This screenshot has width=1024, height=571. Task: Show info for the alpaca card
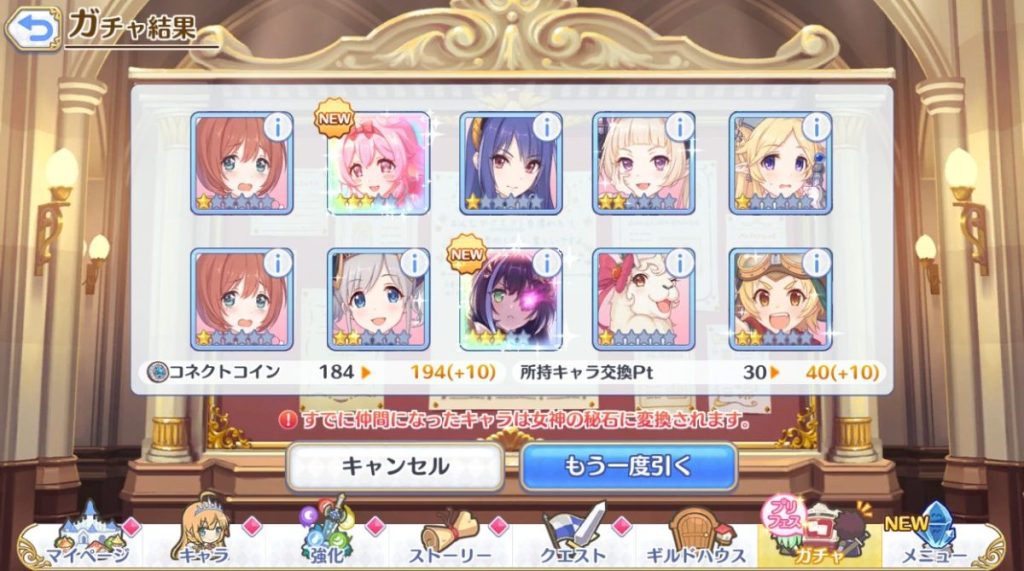click(680, 263)
